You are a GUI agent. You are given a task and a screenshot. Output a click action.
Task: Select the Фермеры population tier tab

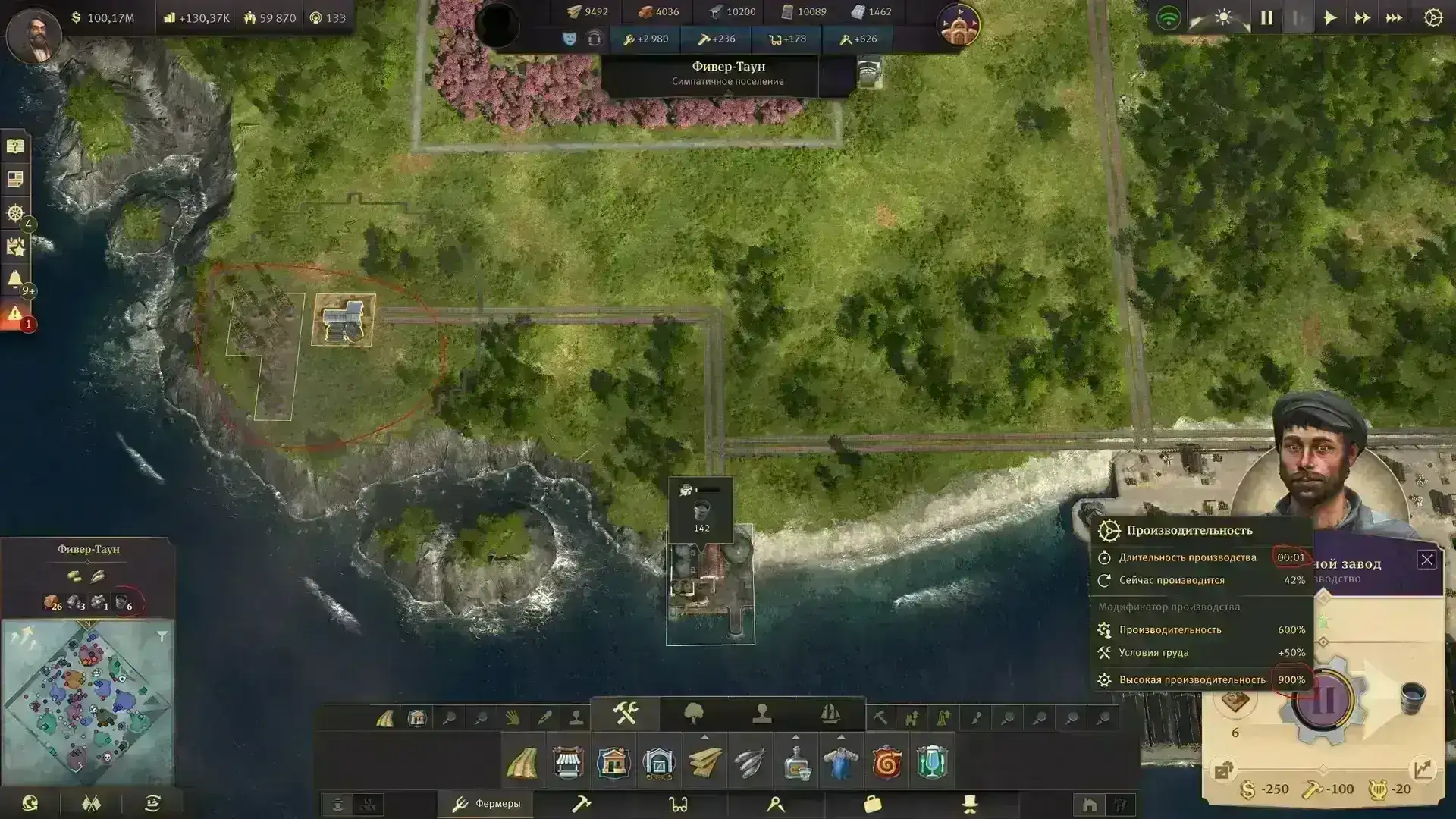point(486,804)
